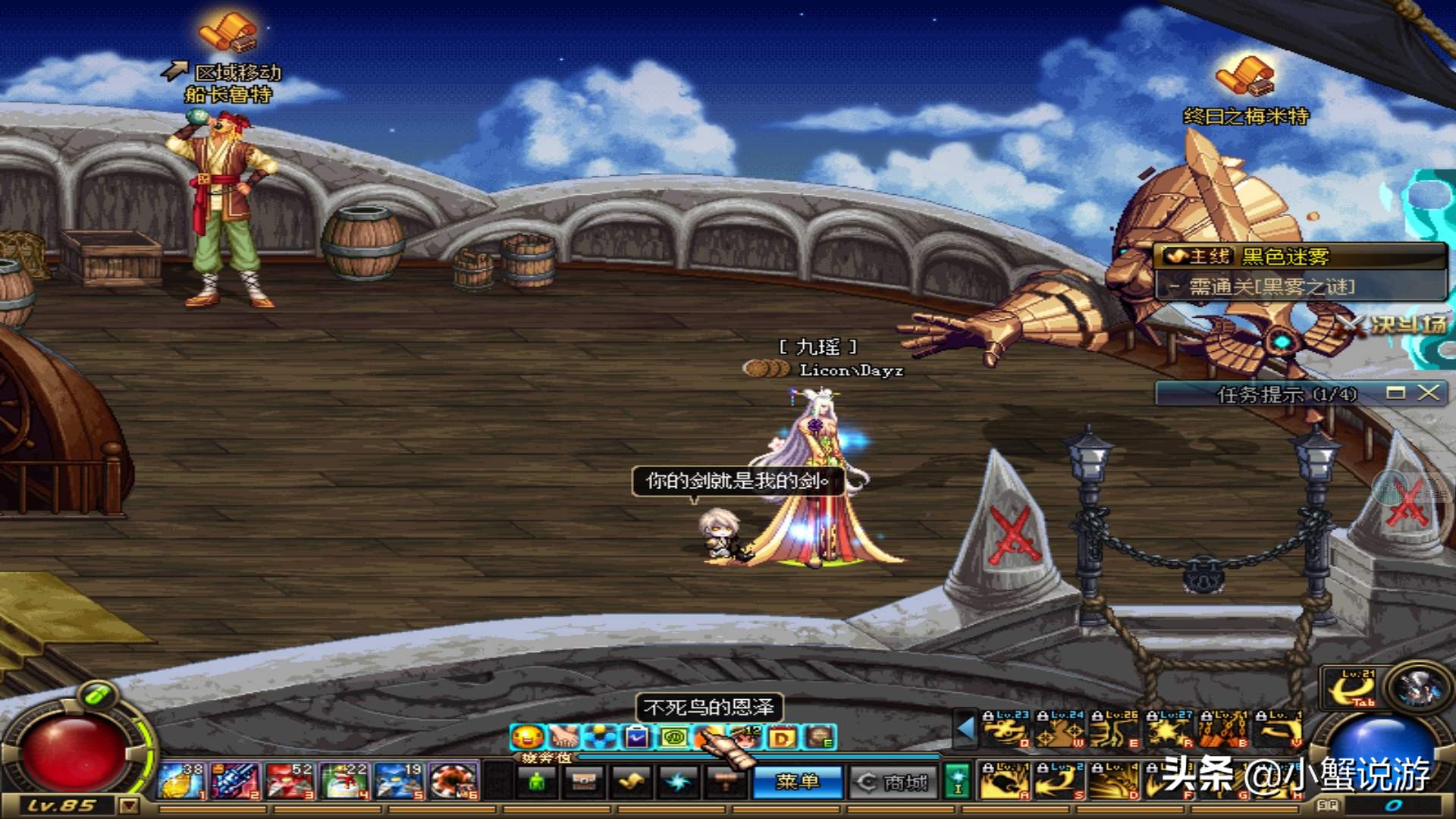Open the 菜单 menu button
This screenshot has width=1456, height=819.
point(796,782)
